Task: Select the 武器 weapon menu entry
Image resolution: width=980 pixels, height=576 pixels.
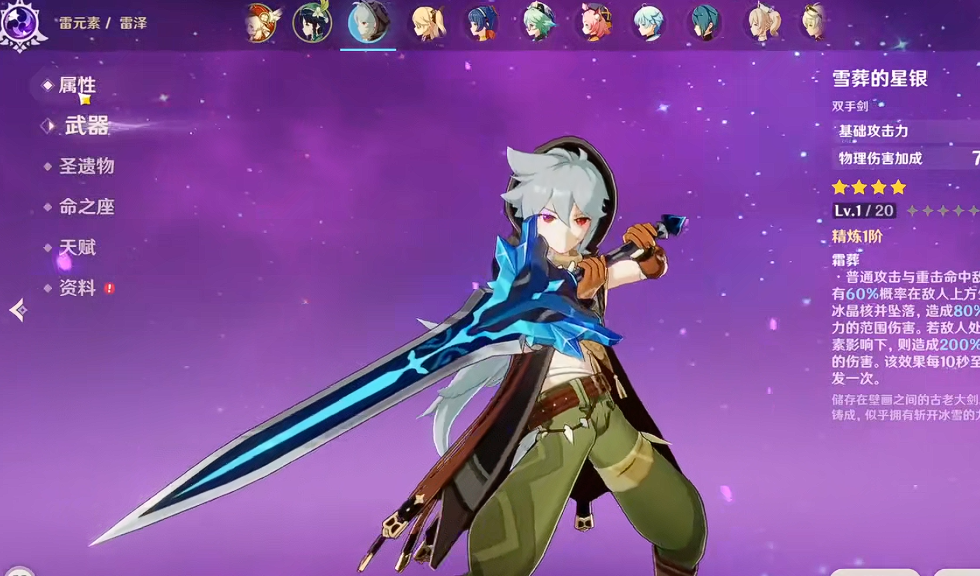Action: point(86,126)
